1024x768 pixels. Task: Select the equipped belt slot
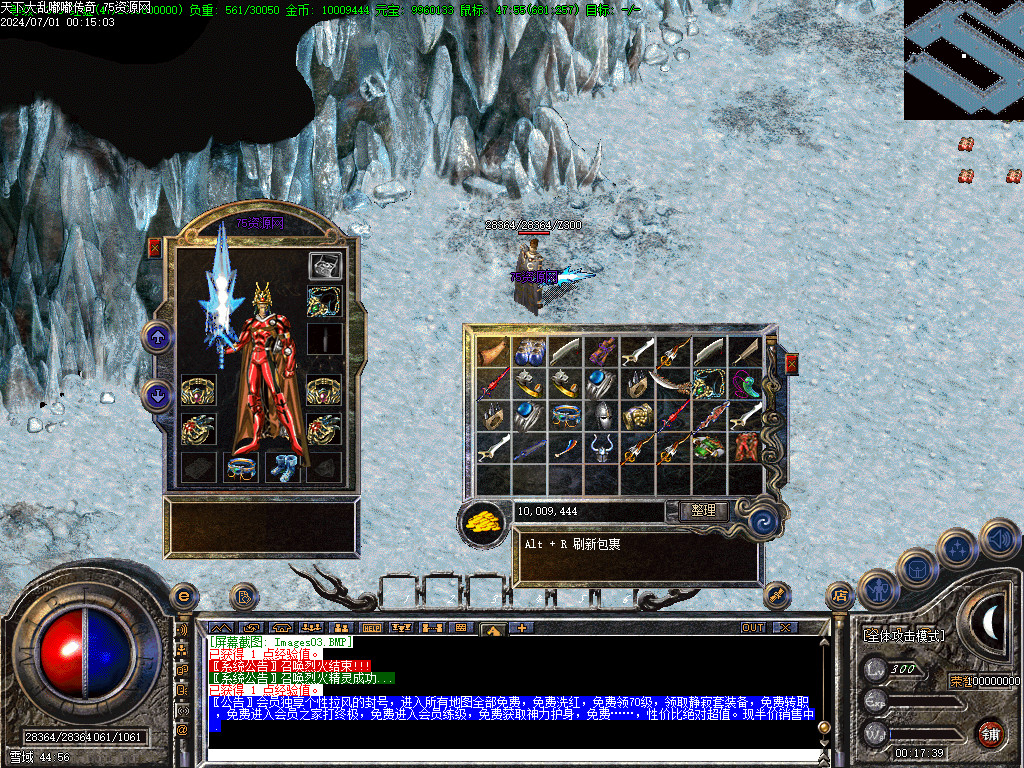[240, 467]
